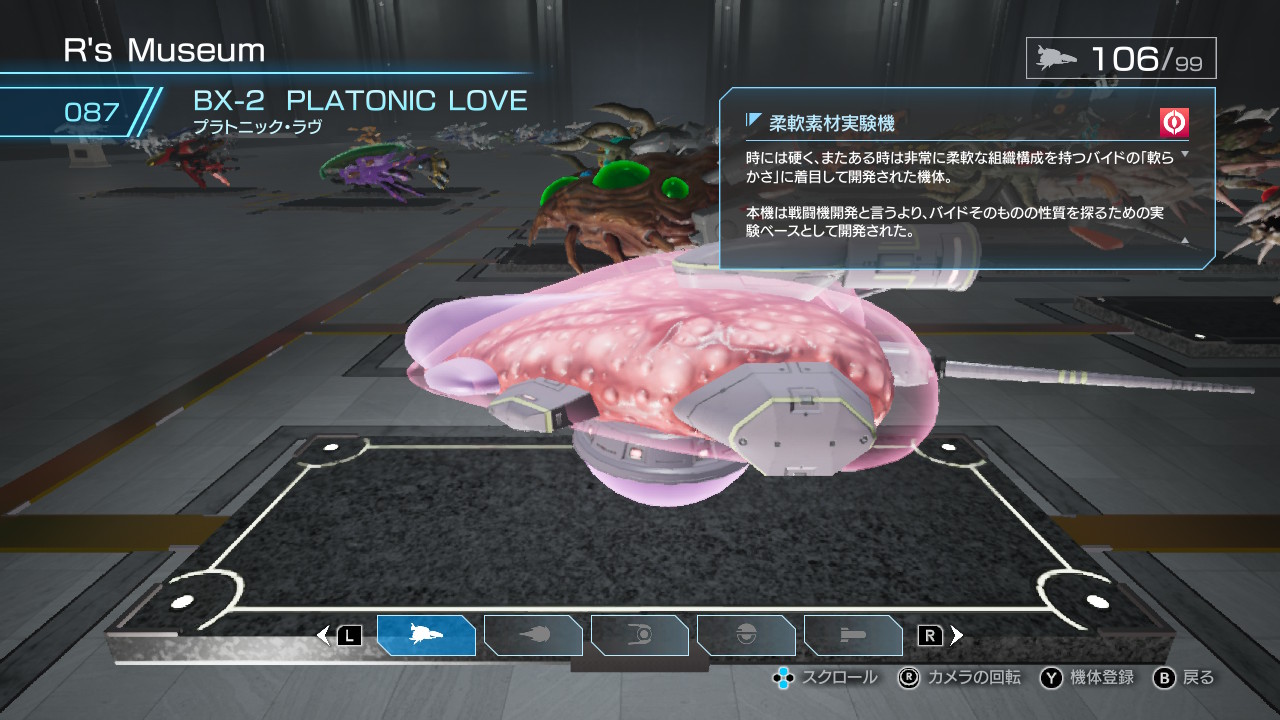
Task: Select the Force device category icon
Action: click(x=640, y=634)
